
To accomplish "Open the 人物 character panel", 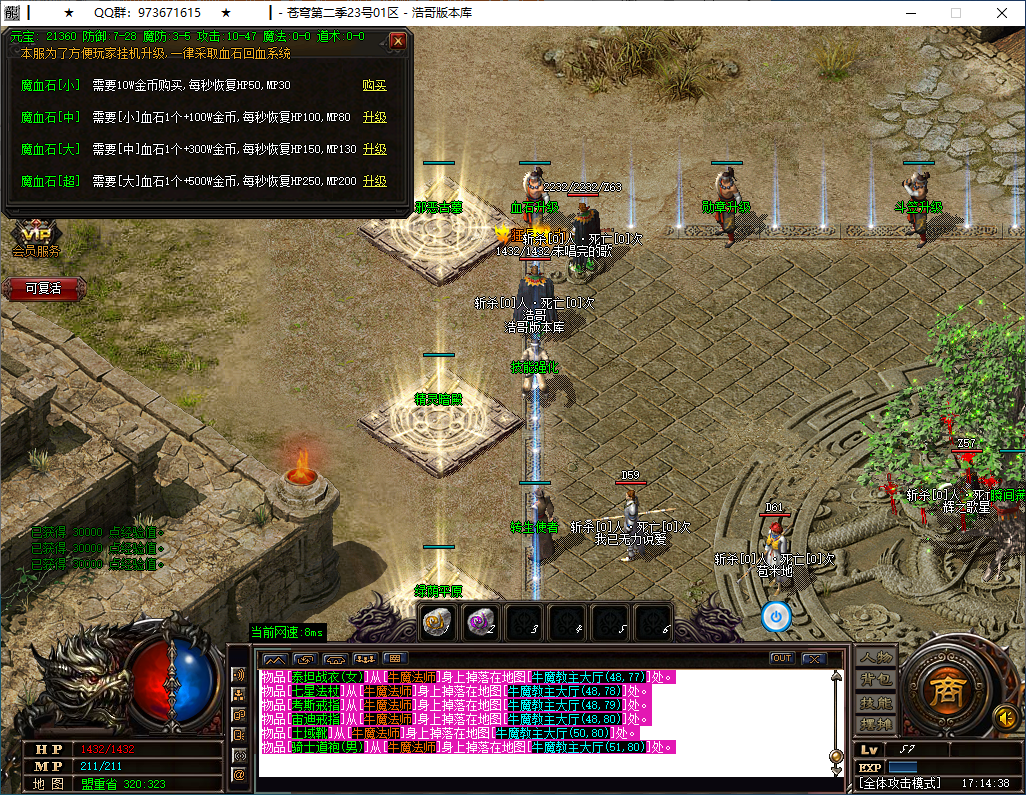I will point(876,658).
